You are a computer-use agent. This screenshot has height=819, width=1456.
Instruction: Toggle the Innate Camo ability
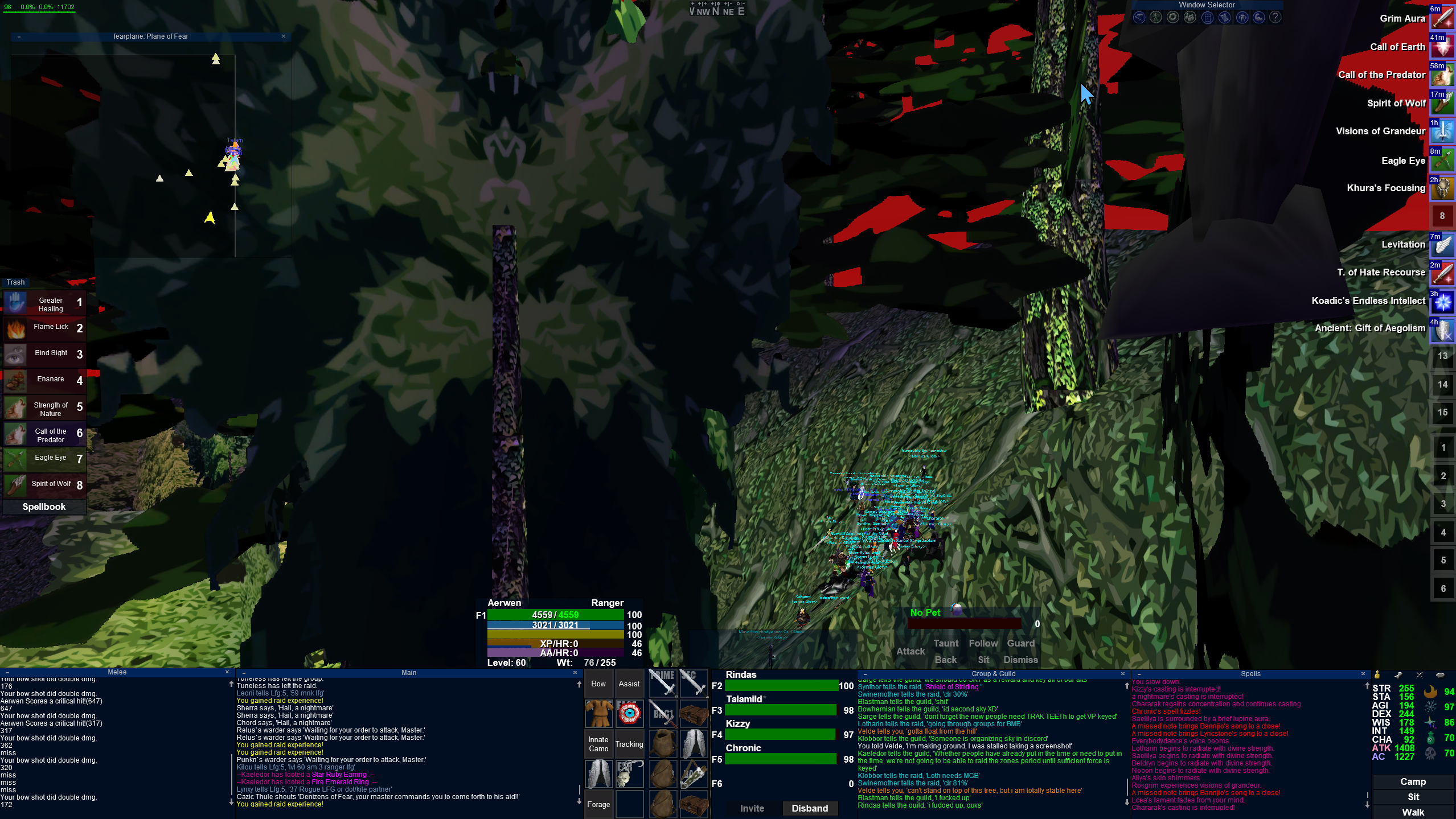pyautogui.click(x=598, y=744)
